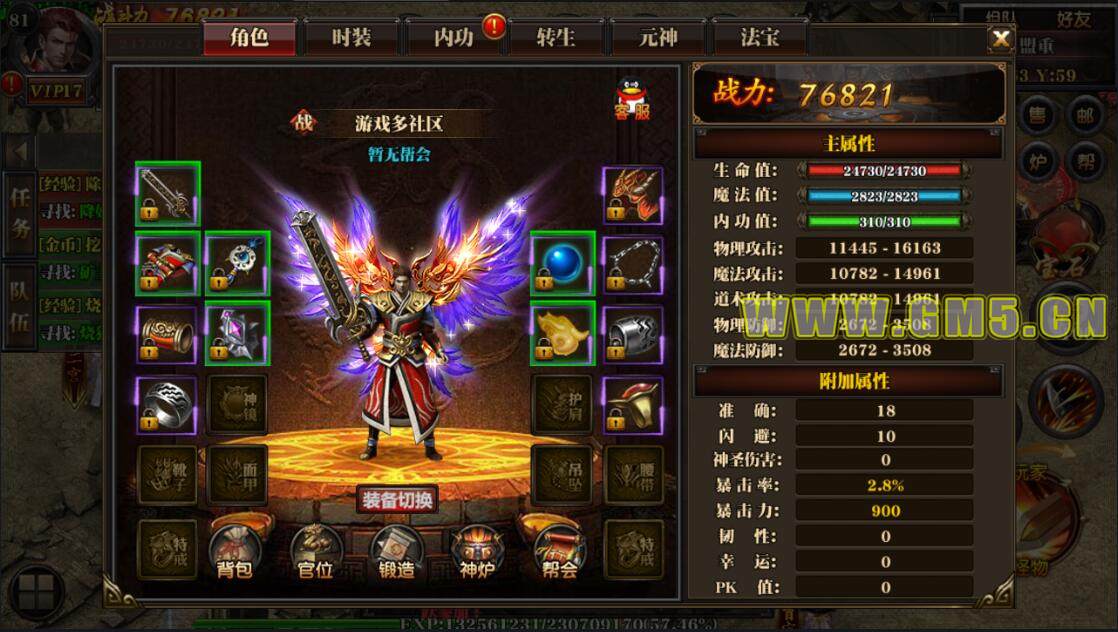Screen dimensions: 1118x632
Task: Click the 装备切换 button
Action: (x=397, y=500)
